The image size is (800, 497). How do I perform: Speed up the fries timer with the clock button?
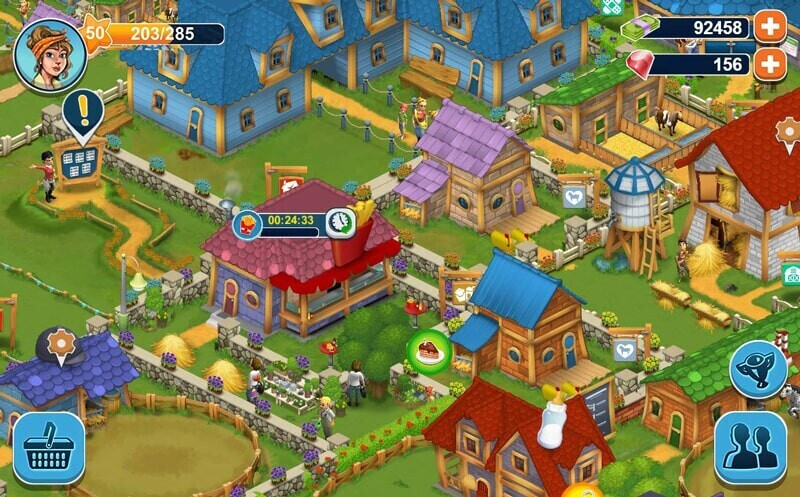pos(340,221)
